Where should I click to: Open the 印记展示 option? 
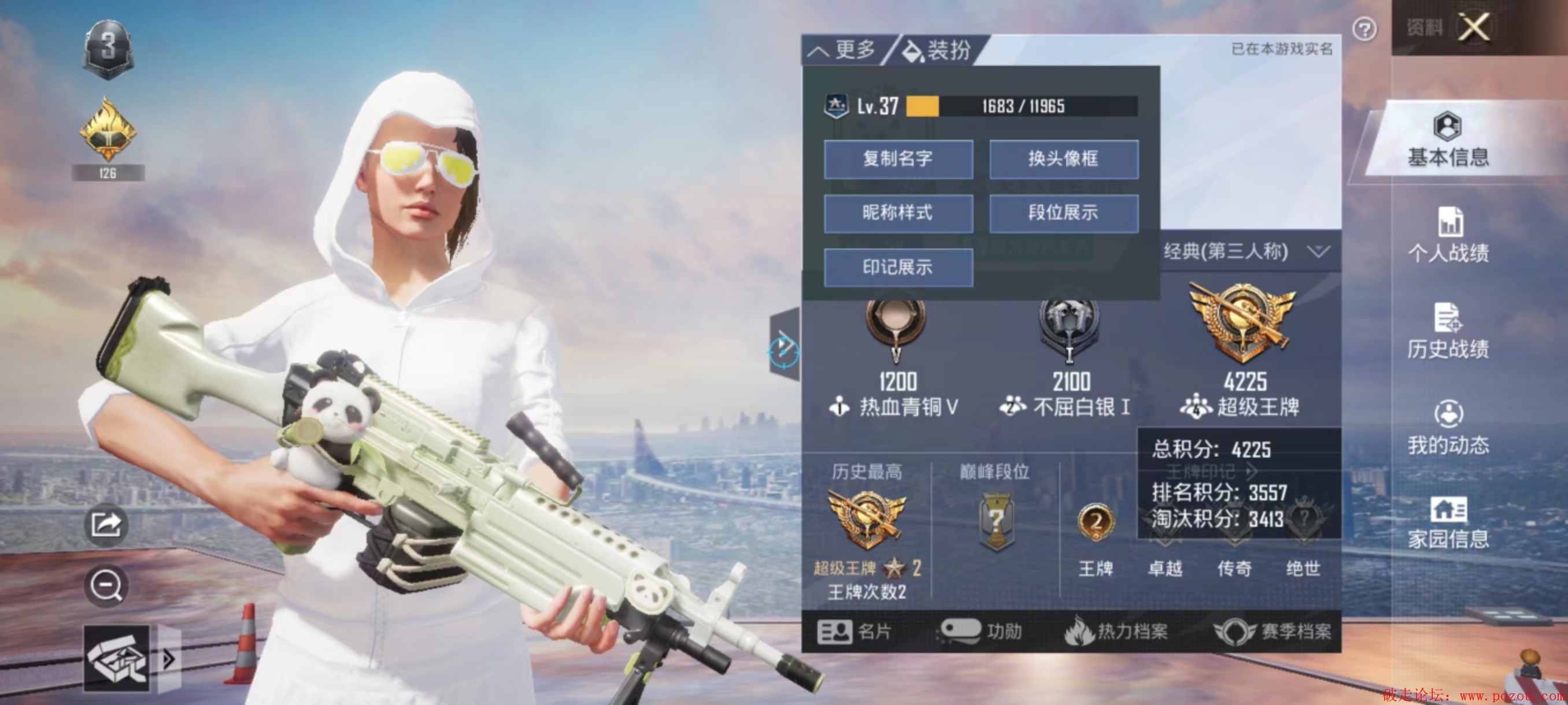click(898, 267)
